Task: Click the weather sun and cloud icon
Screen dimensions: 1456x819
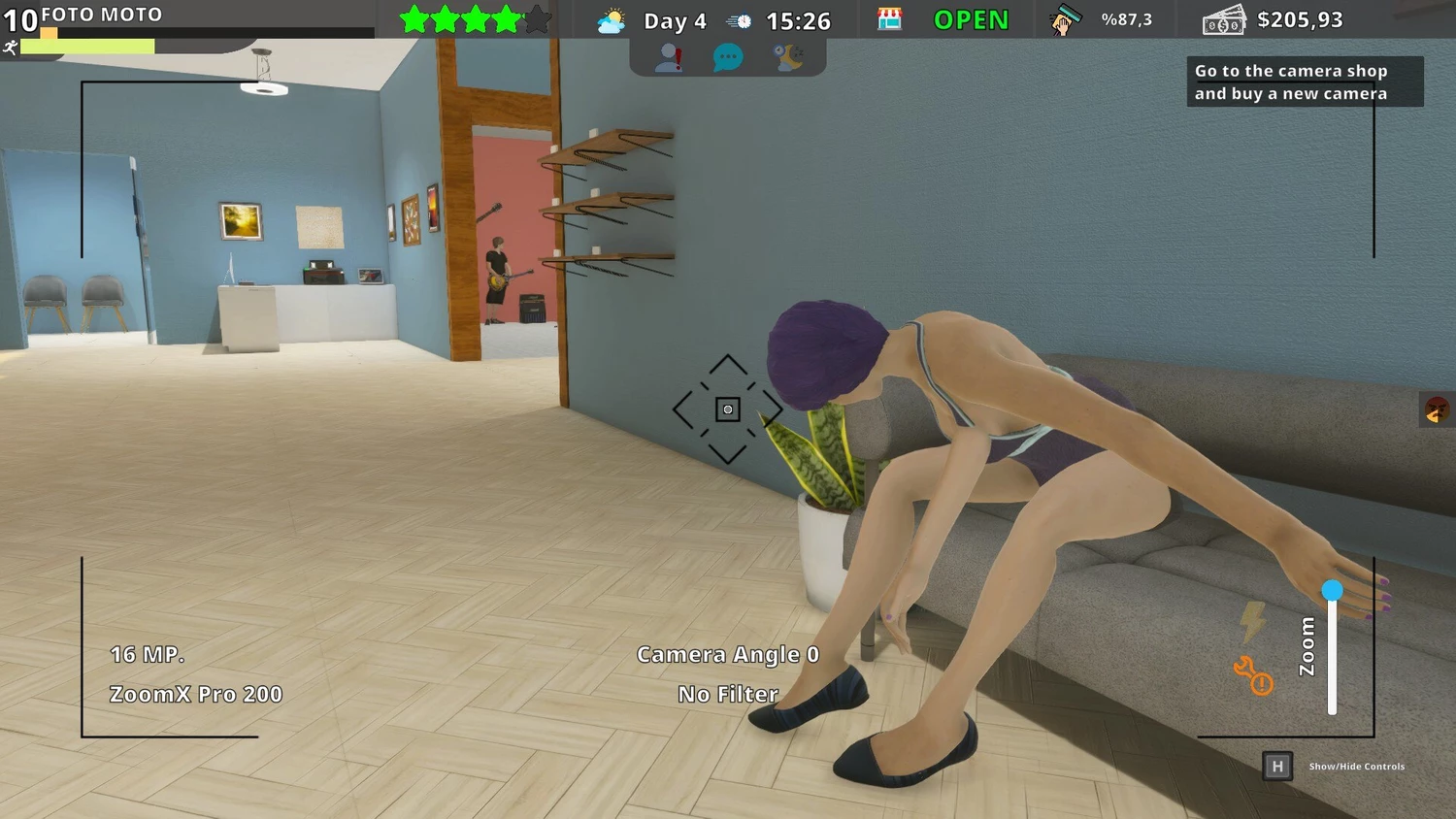Action: [612, 20]
